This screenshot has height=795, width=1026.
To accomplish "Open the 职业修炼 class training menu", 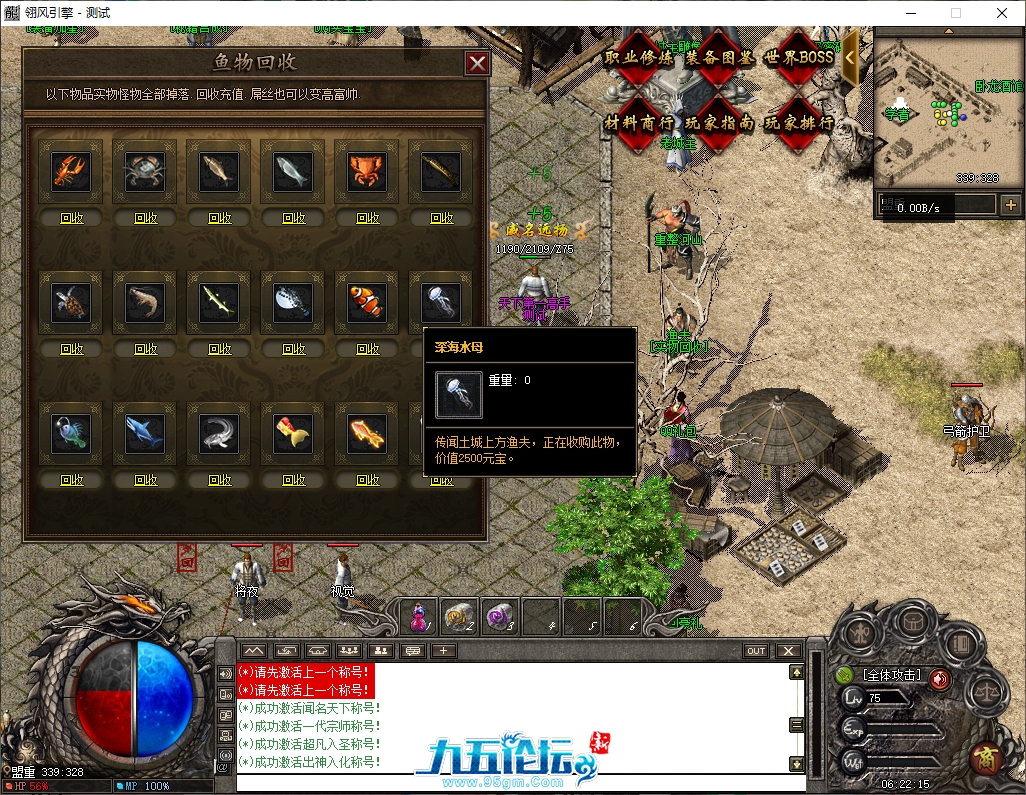I will tap(640, 58).
